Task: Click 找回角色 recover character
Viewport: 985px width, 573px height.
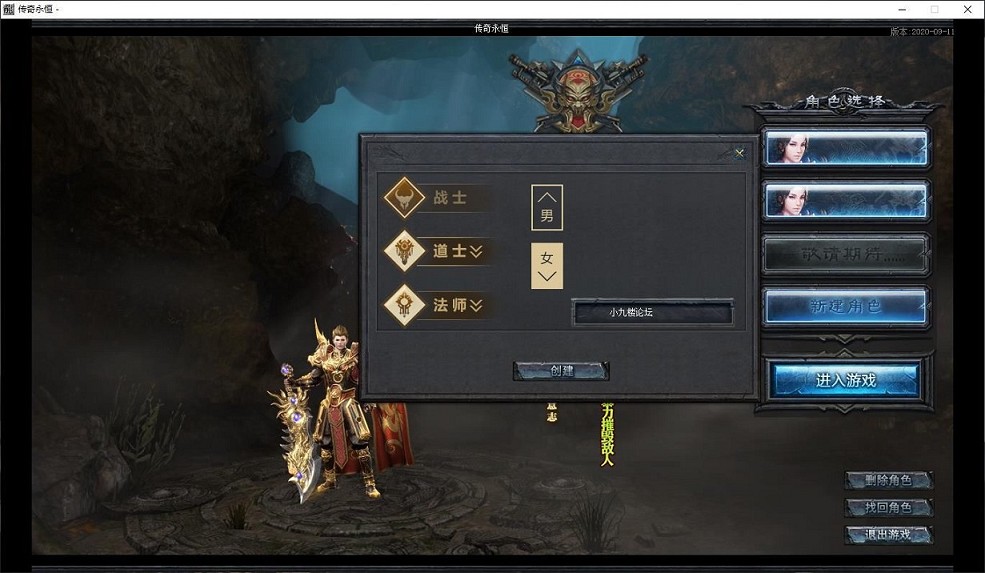Action: [x=888, y=507]
